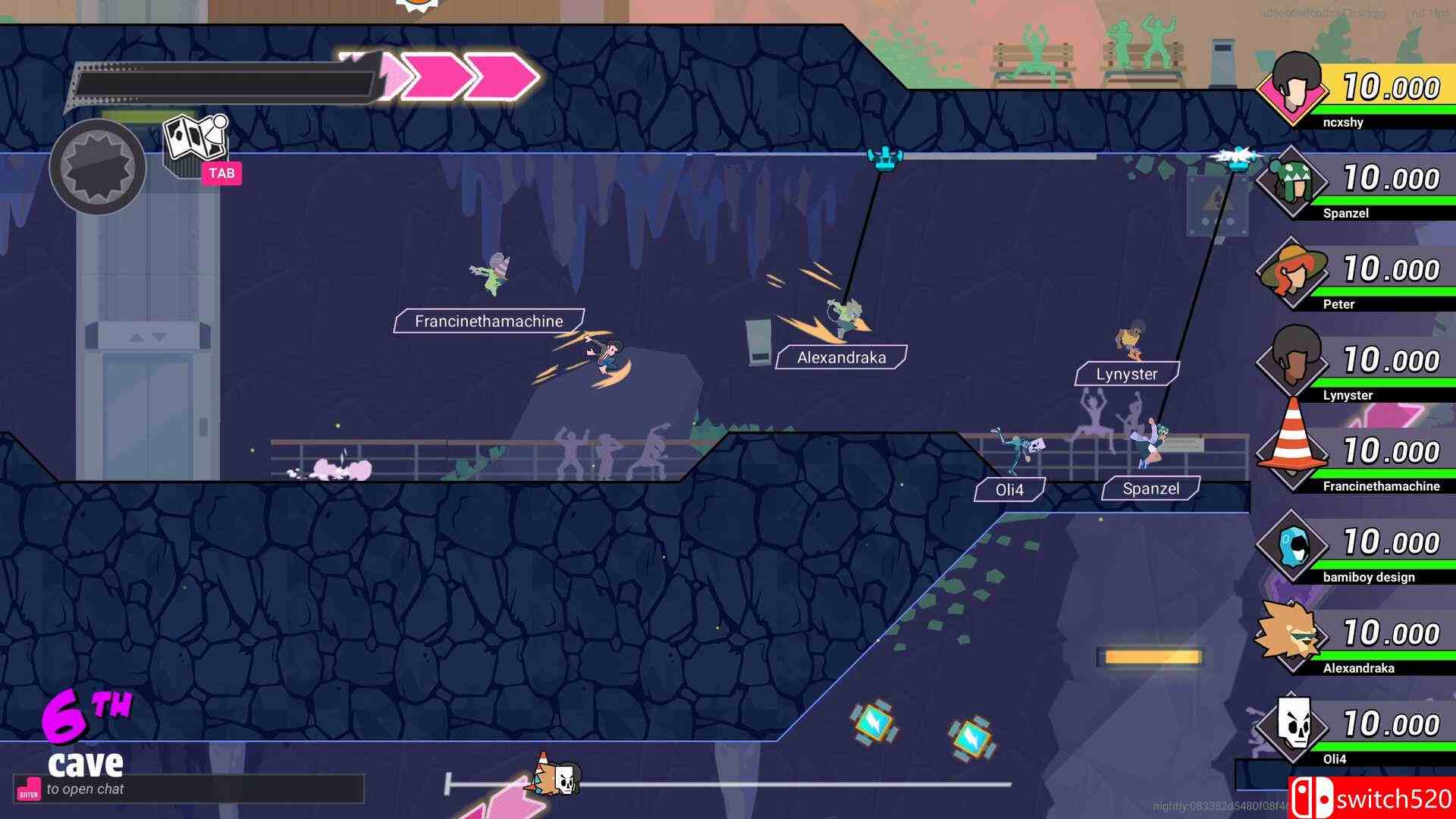Viewport: 1456px width, 819px height.
Task: Select the cave level name label
Action: [86, 761]
